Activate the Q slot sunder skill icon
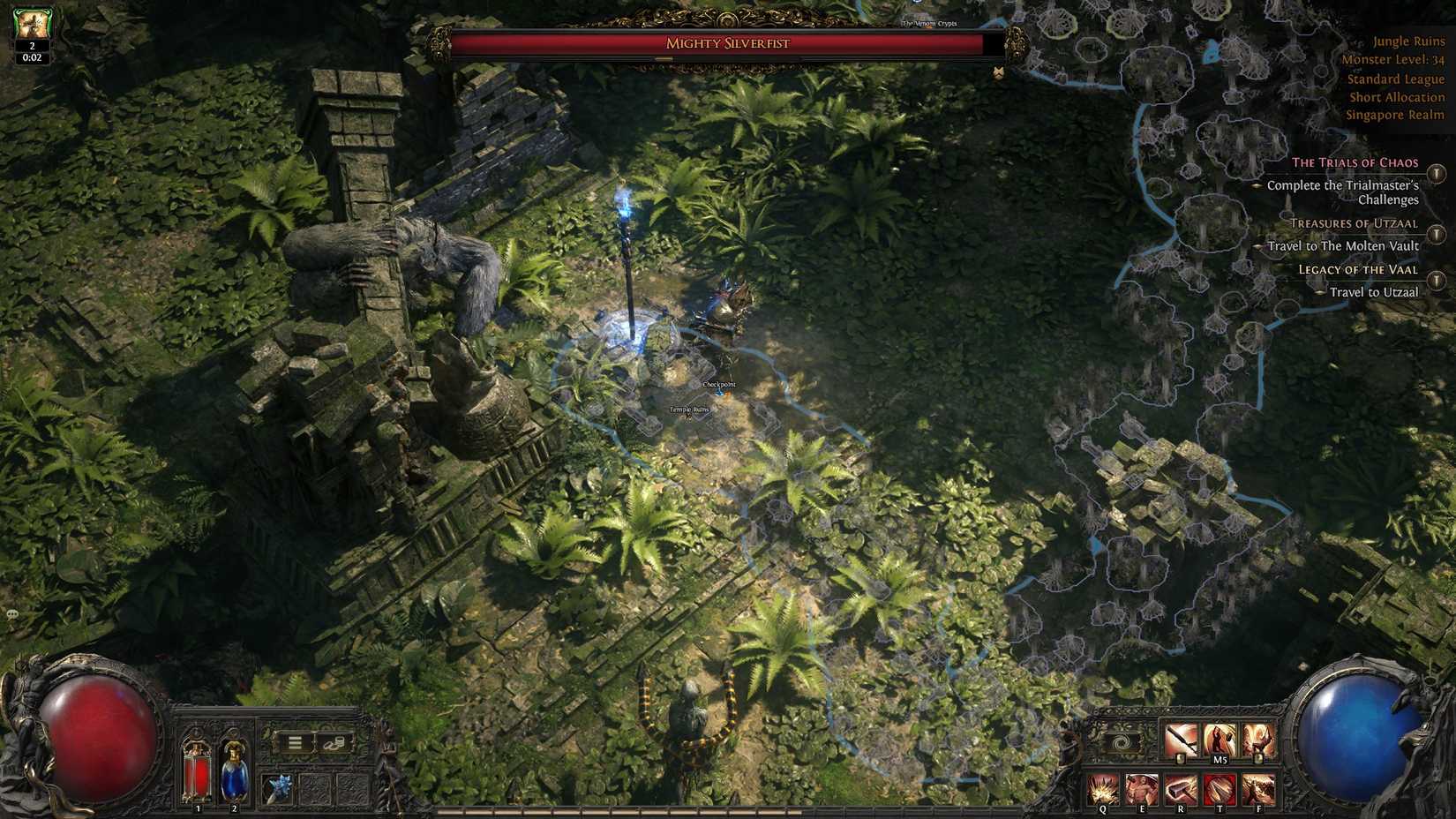 tap(1102, 789)
